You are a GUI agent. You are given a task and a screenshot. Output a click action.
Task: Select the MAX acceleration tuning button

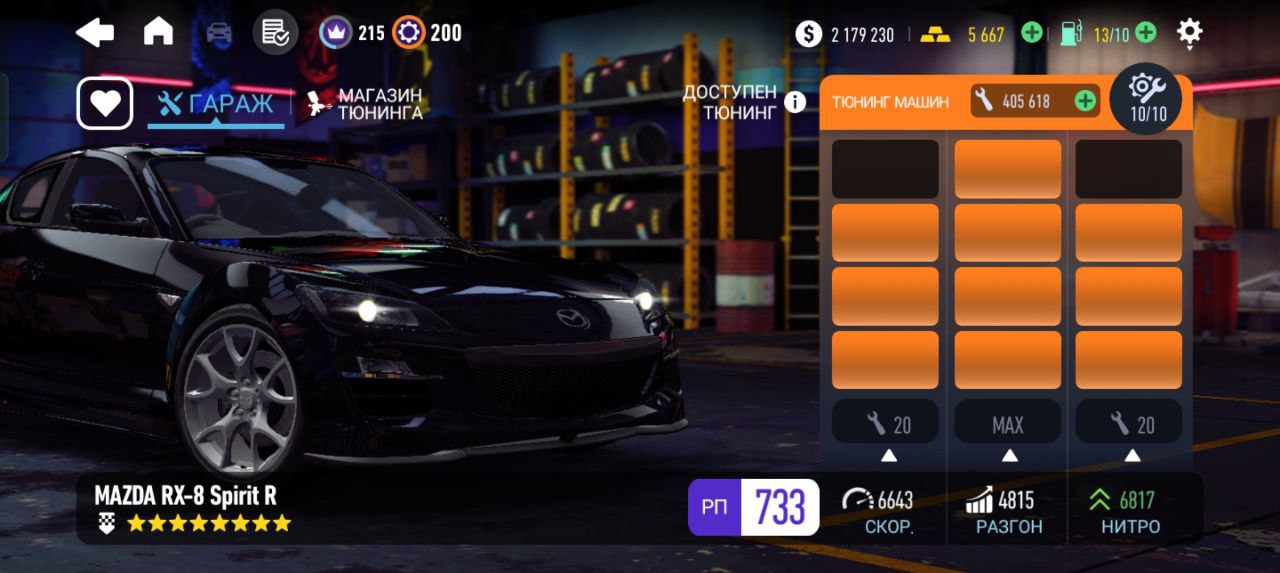tap(1008, 424)
